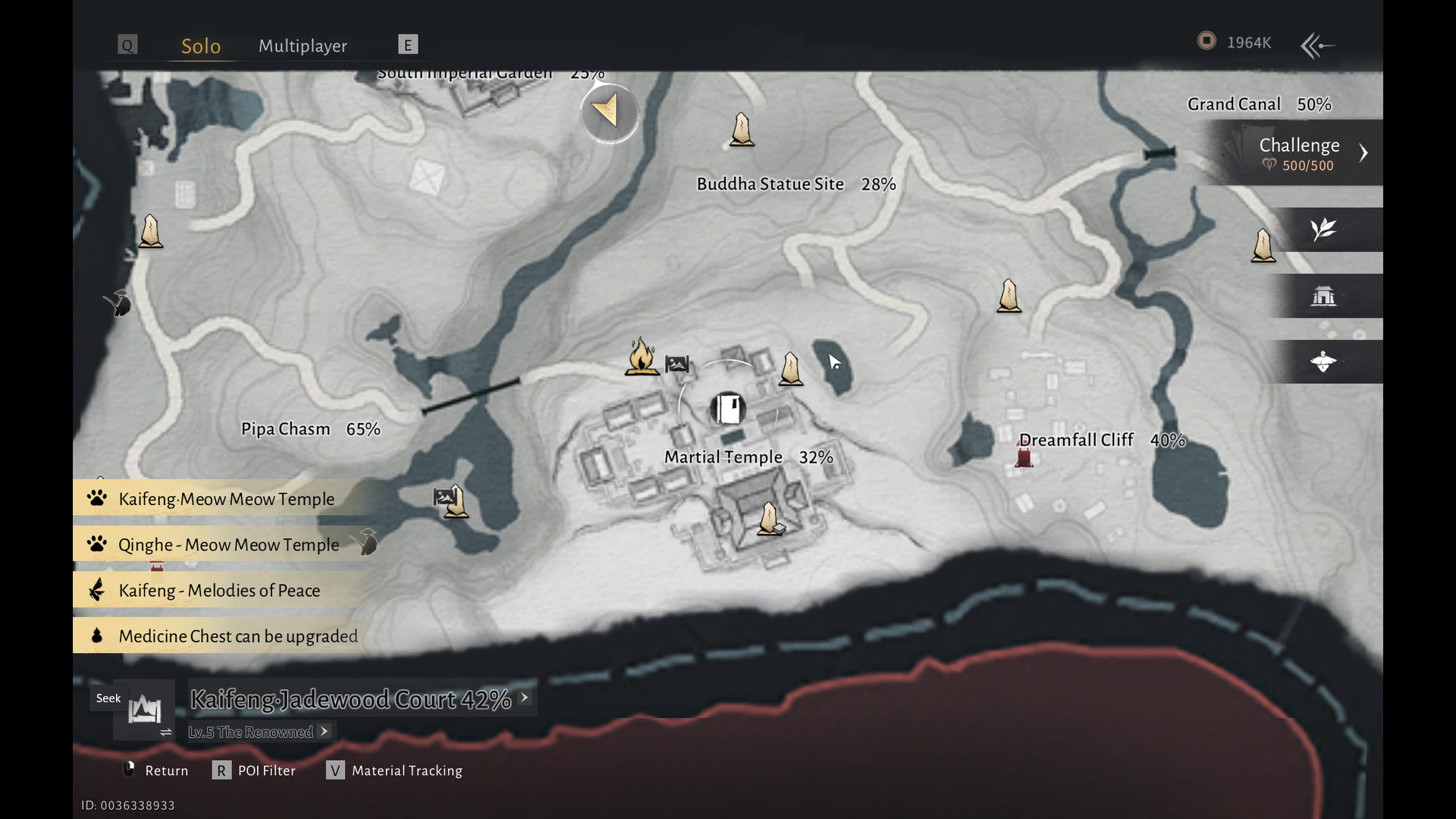Click the golden arrow player marker
The image size is (1456, 819).
tap(609, 112)
